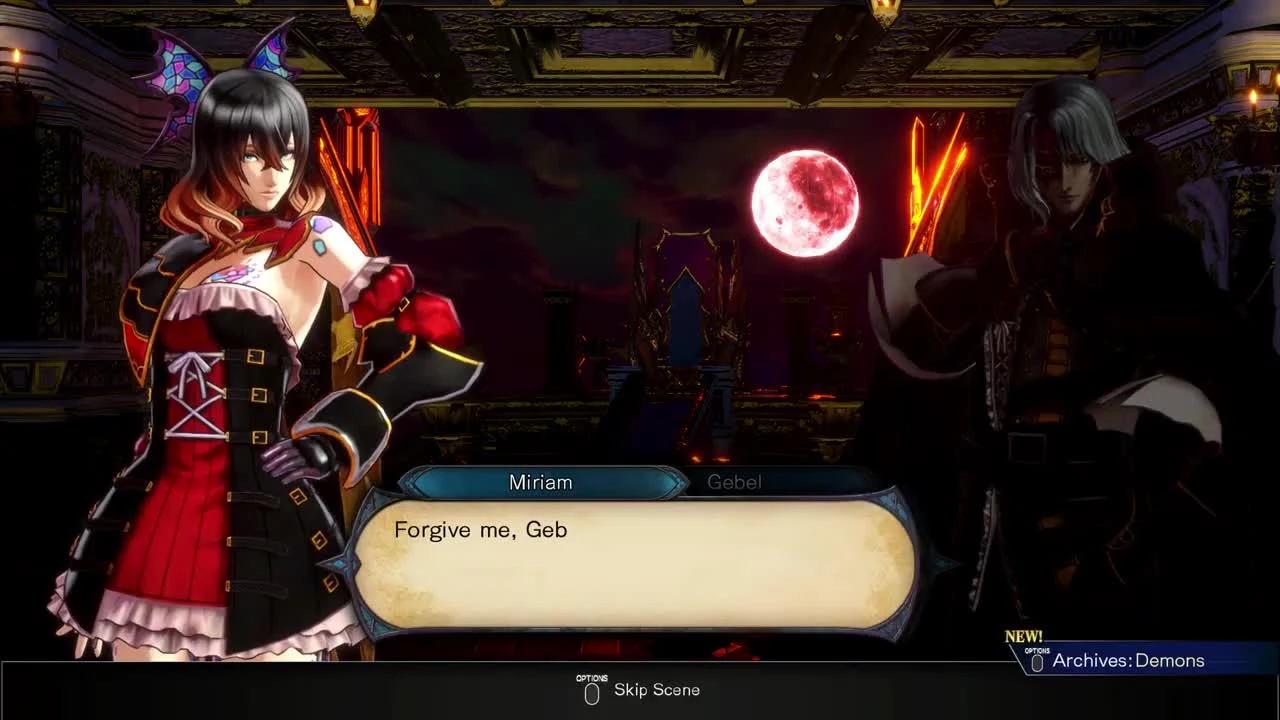Click the crimson blood moon in the sky

click(806, 203)
